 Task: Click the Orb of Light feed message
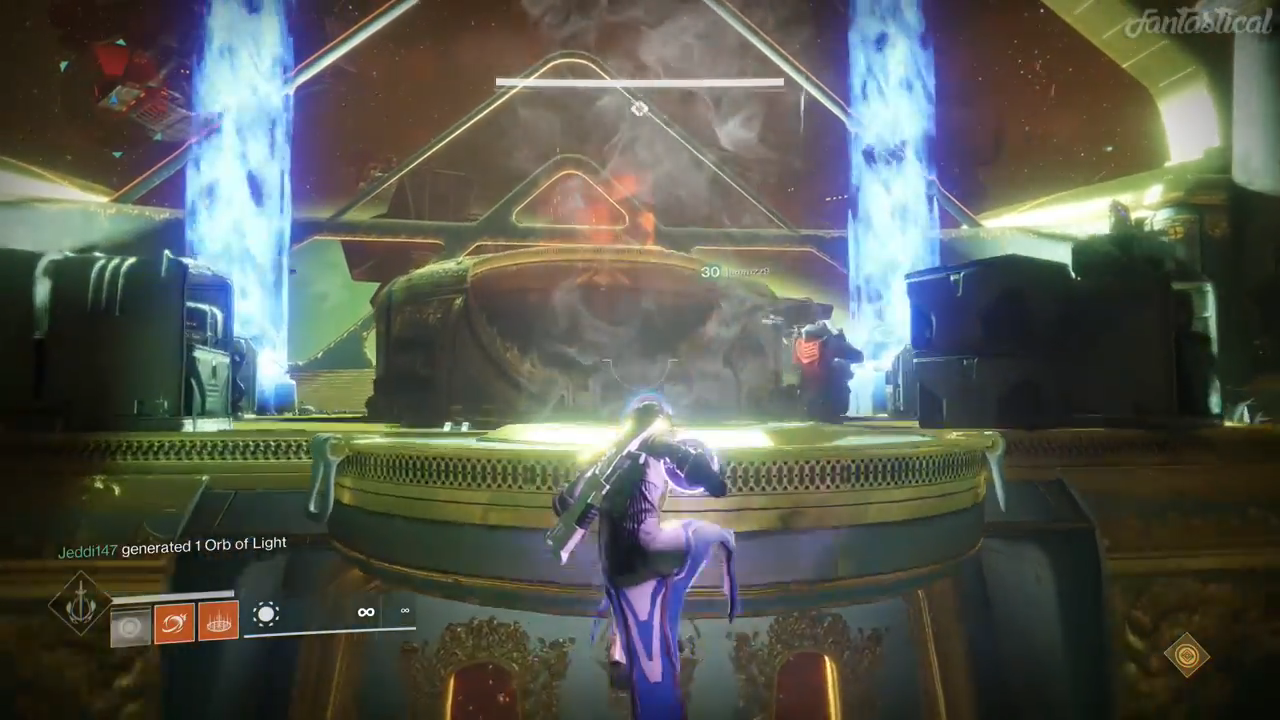[172, 547]
